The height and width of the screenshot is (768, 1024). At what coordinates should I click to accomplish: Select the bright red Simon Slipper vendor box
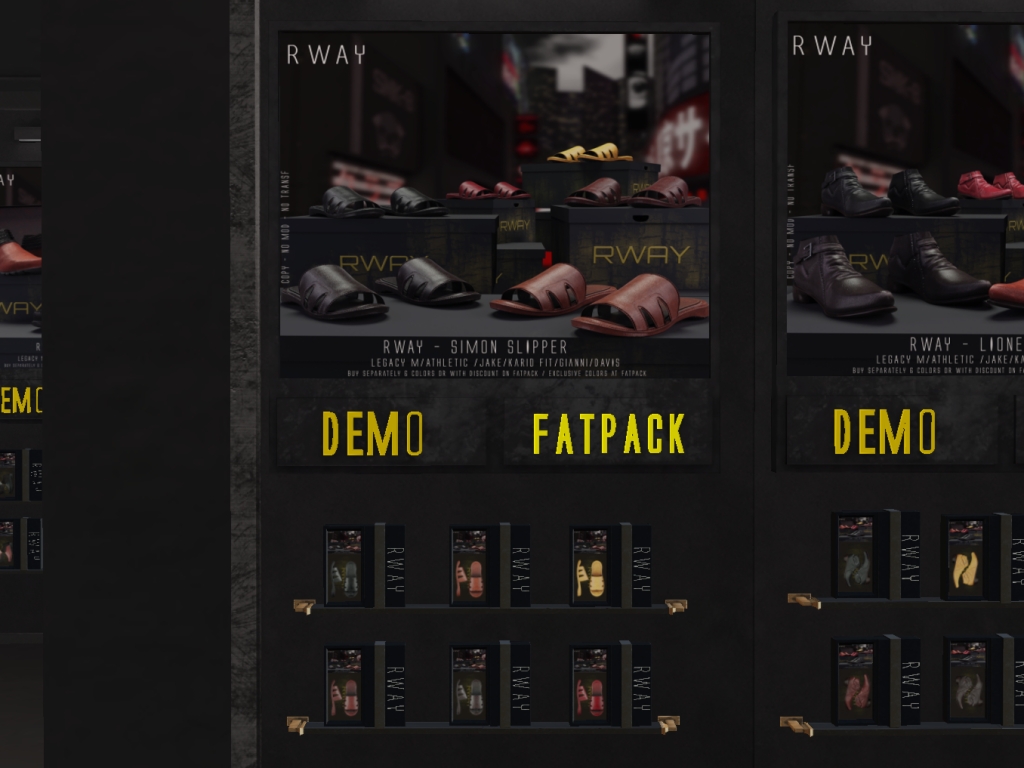[x=590, y=686]
